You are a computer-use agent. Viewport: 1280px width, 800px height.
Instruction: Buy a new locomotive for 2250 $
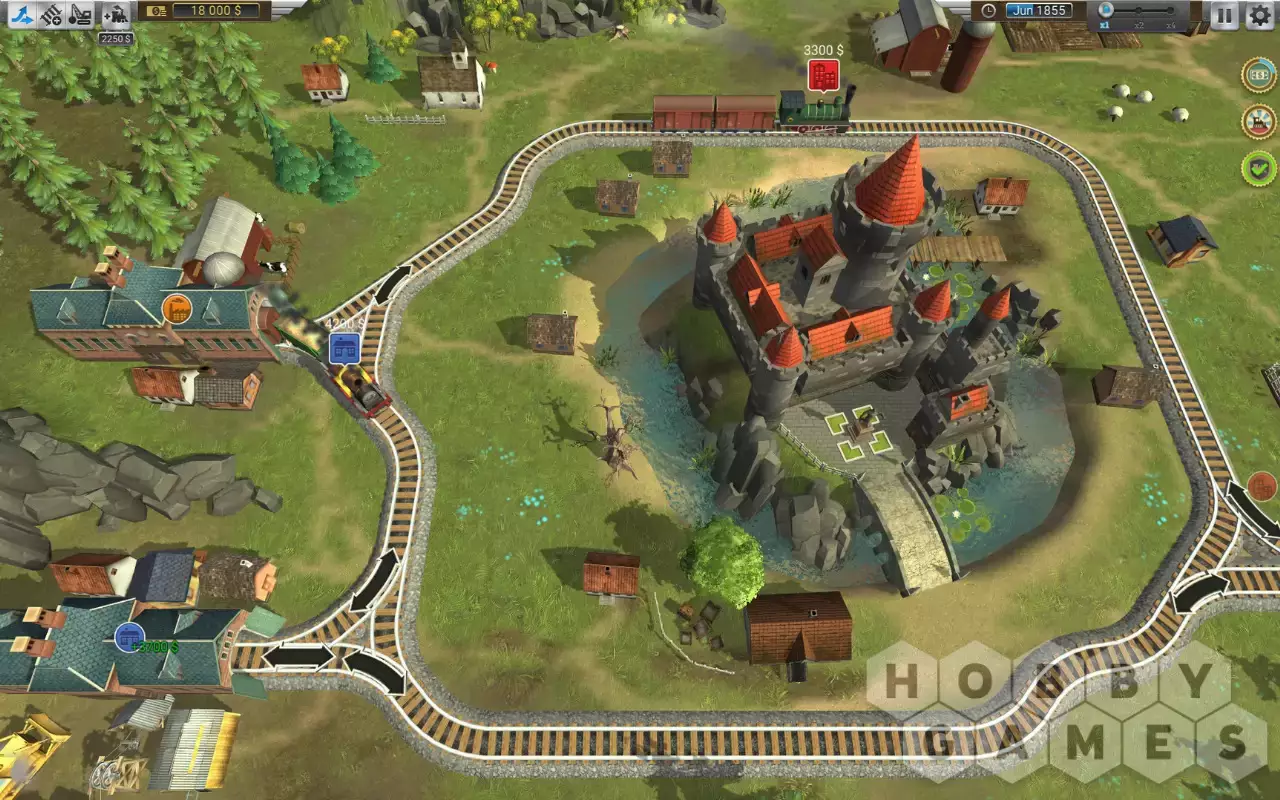[115, 16]
